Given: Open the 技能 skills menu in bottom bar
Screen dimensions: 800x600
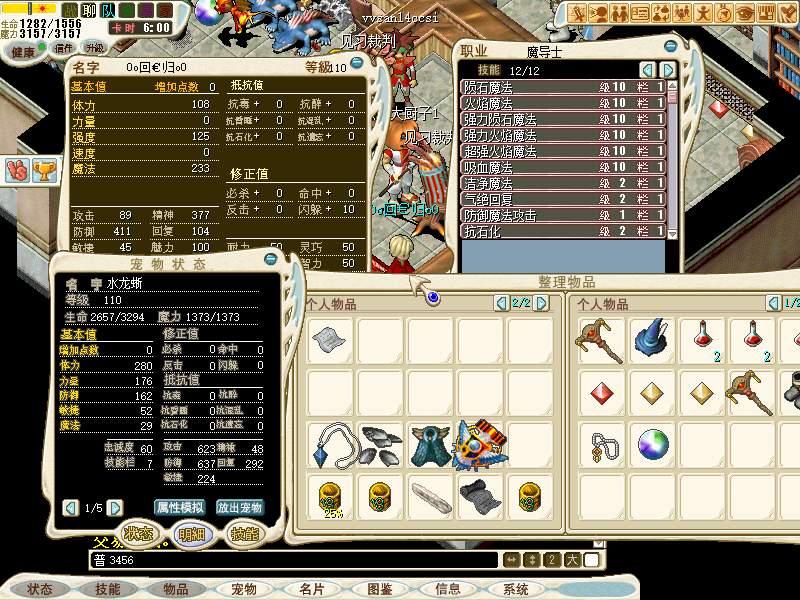Looking at the screenshot, I should click(x=108, y=589).
